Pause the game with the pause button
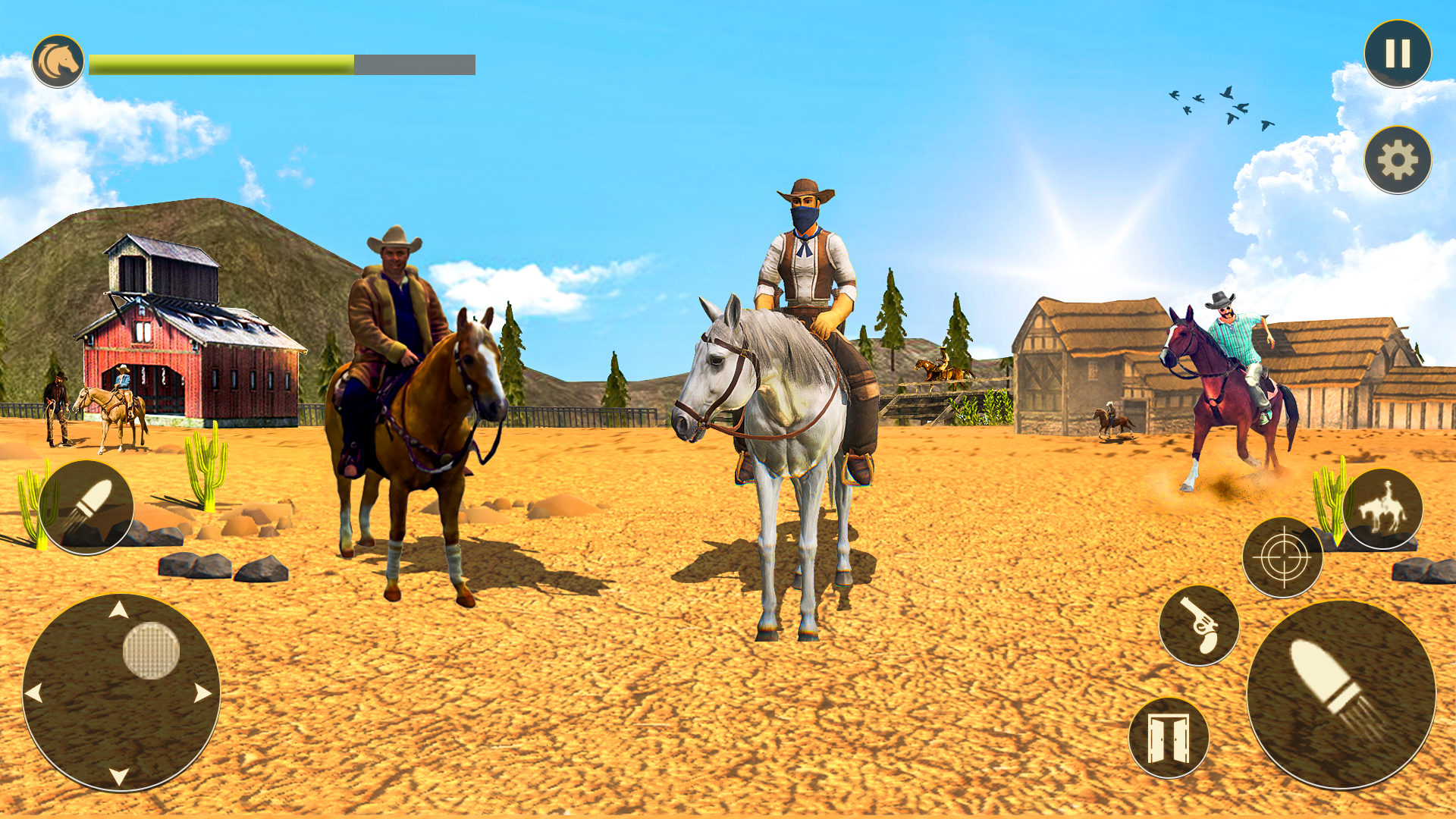1456x819 pixels. coord(1397,54)
